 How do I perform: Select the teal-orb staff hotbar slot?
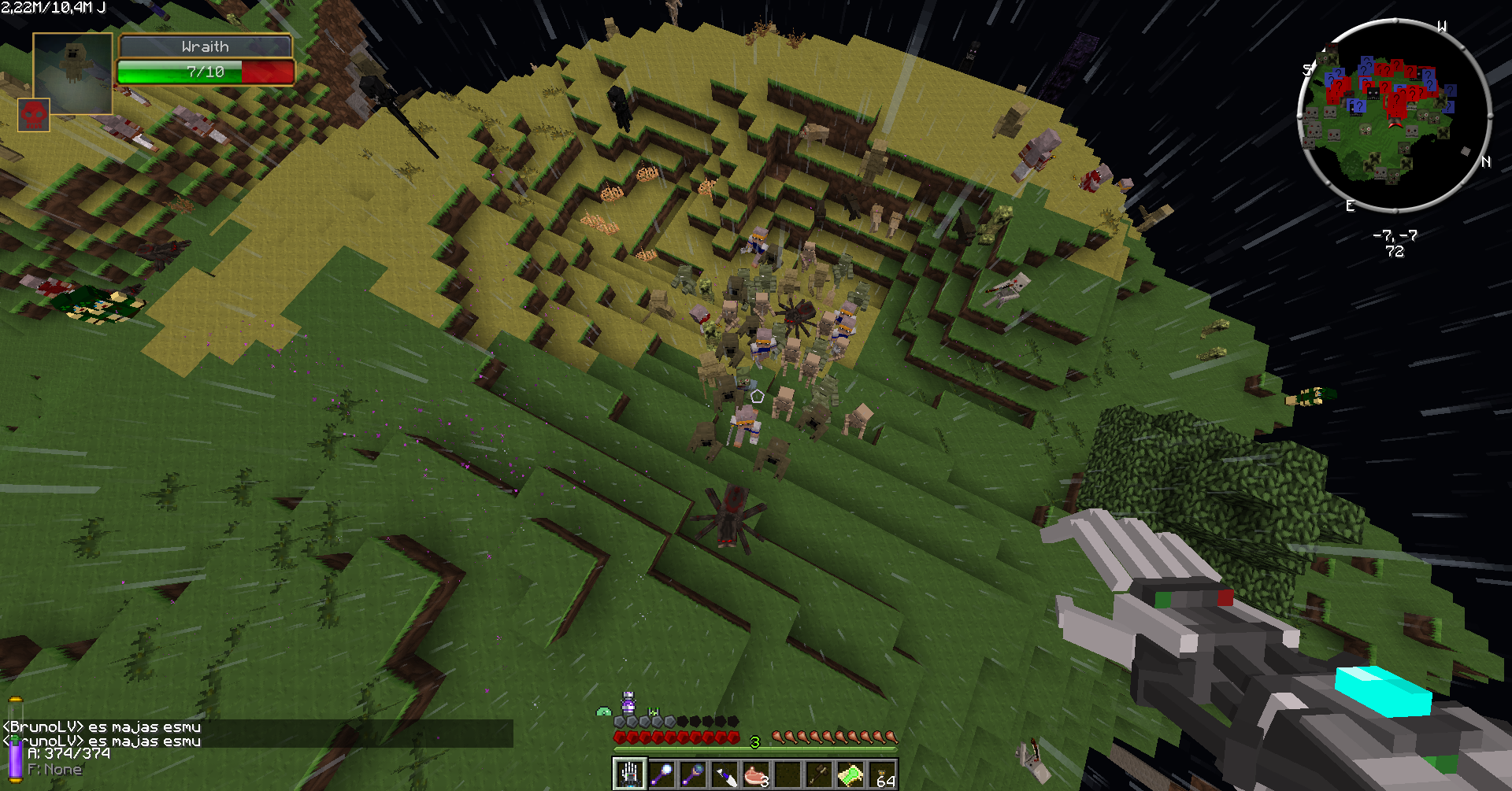pyautogui.click(x=693, y=774)
